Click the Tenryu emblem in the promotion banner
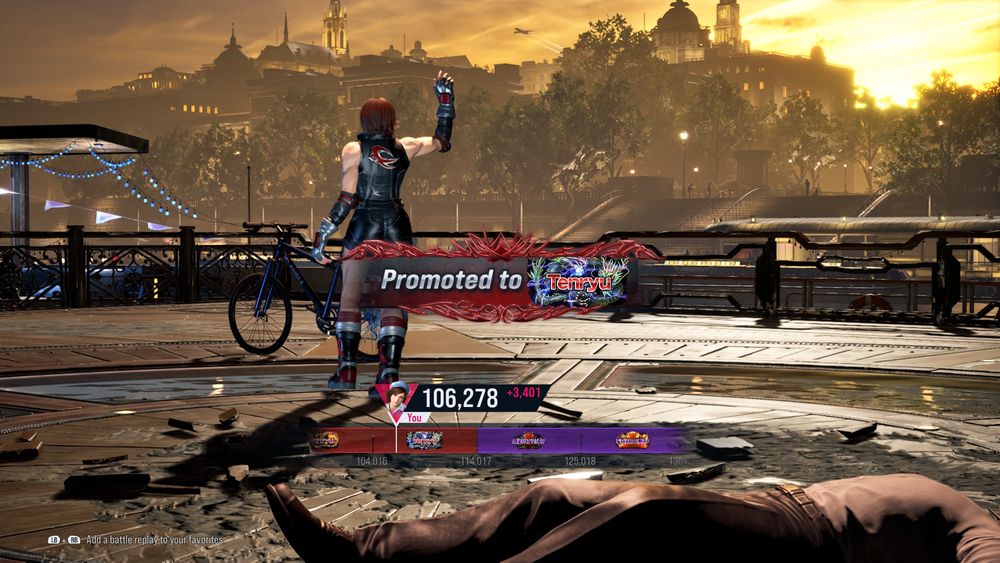1000x563 pixels. 578,281
